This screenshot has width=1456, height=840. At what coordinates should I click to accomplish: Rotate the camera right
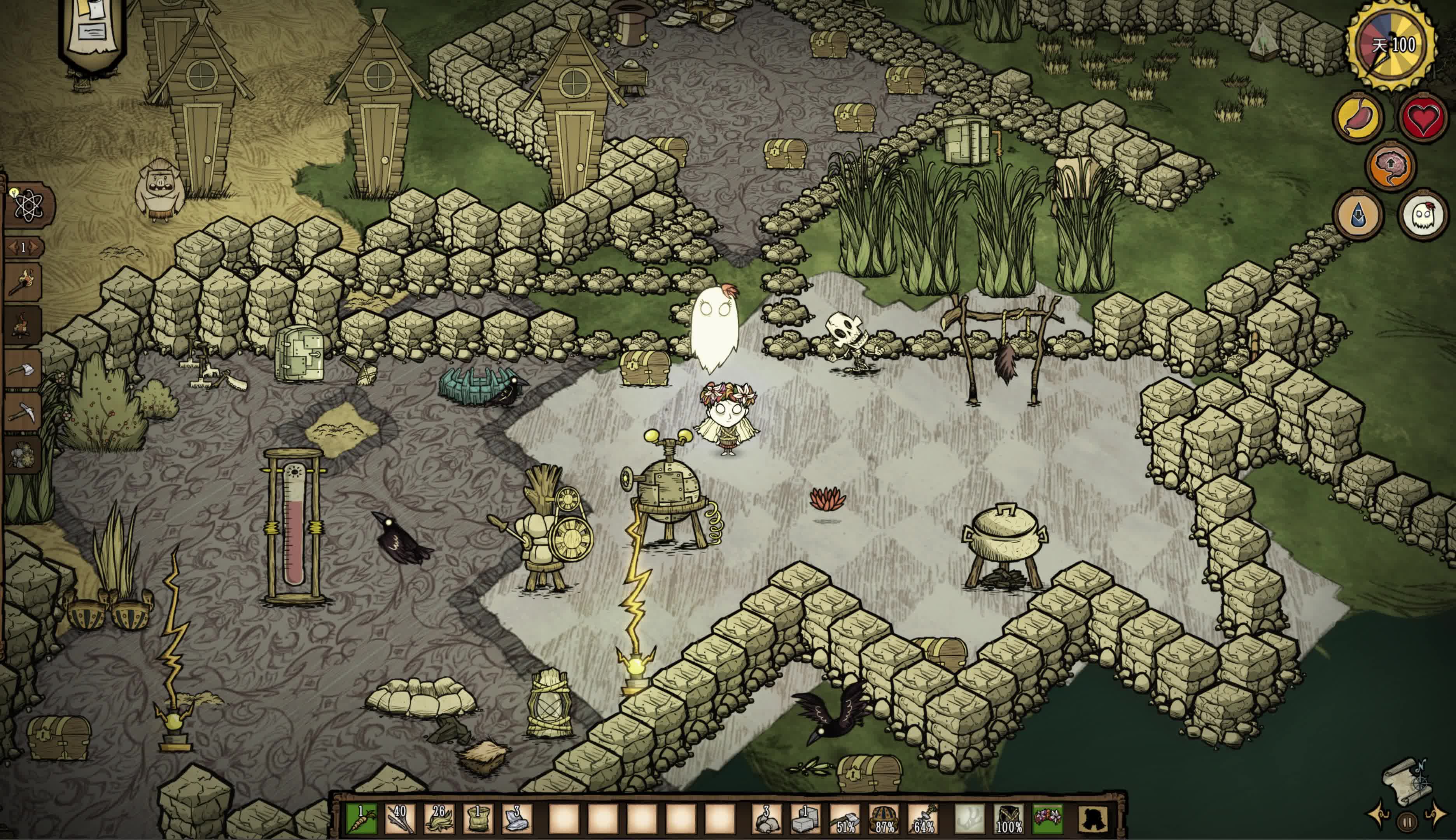tap(1436, 814)
